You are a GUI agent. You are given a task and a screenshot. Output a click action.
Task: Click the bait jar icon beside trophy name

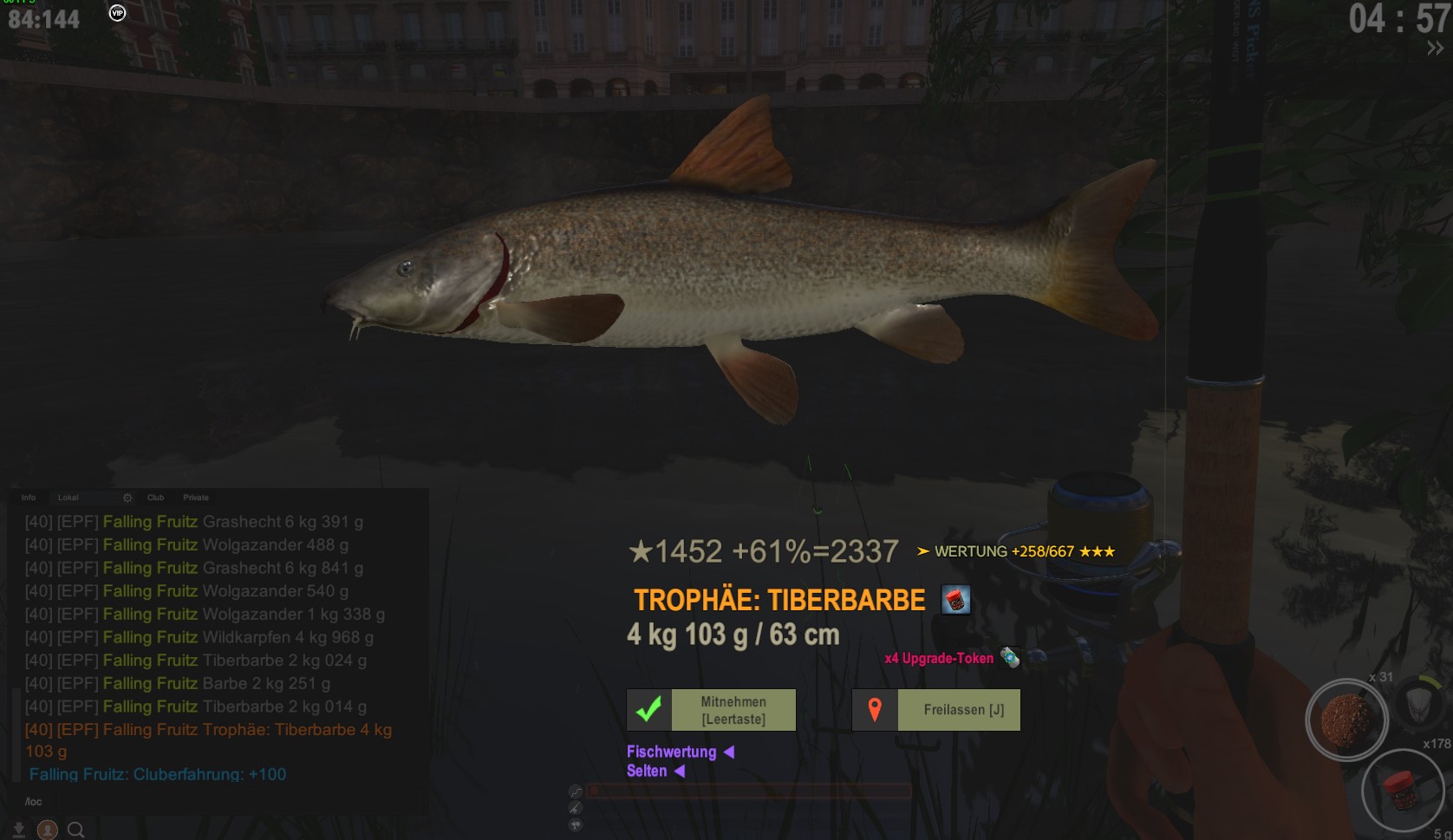(955, 600)
